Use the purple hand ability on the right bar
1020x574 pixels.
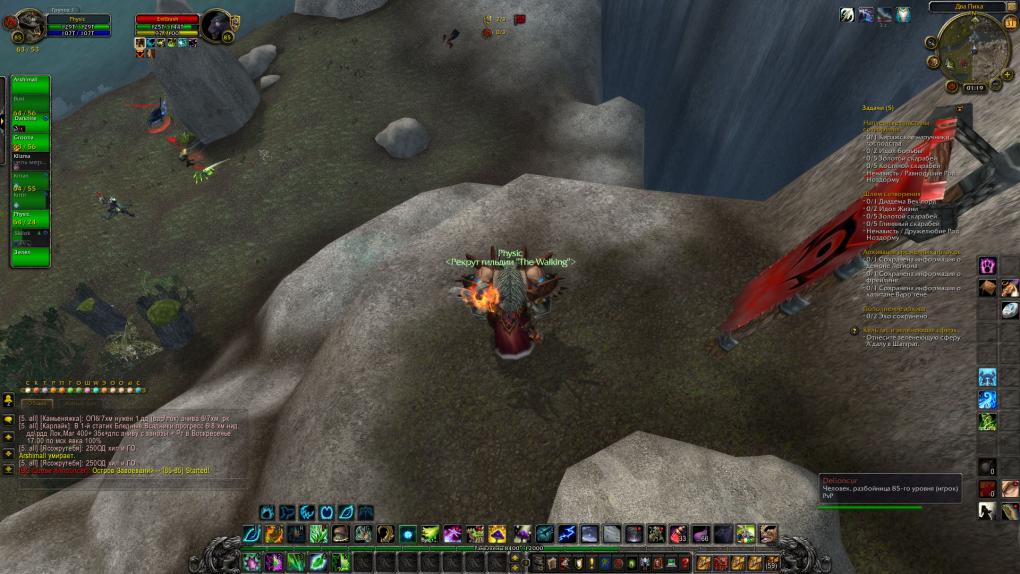(988, 265)
